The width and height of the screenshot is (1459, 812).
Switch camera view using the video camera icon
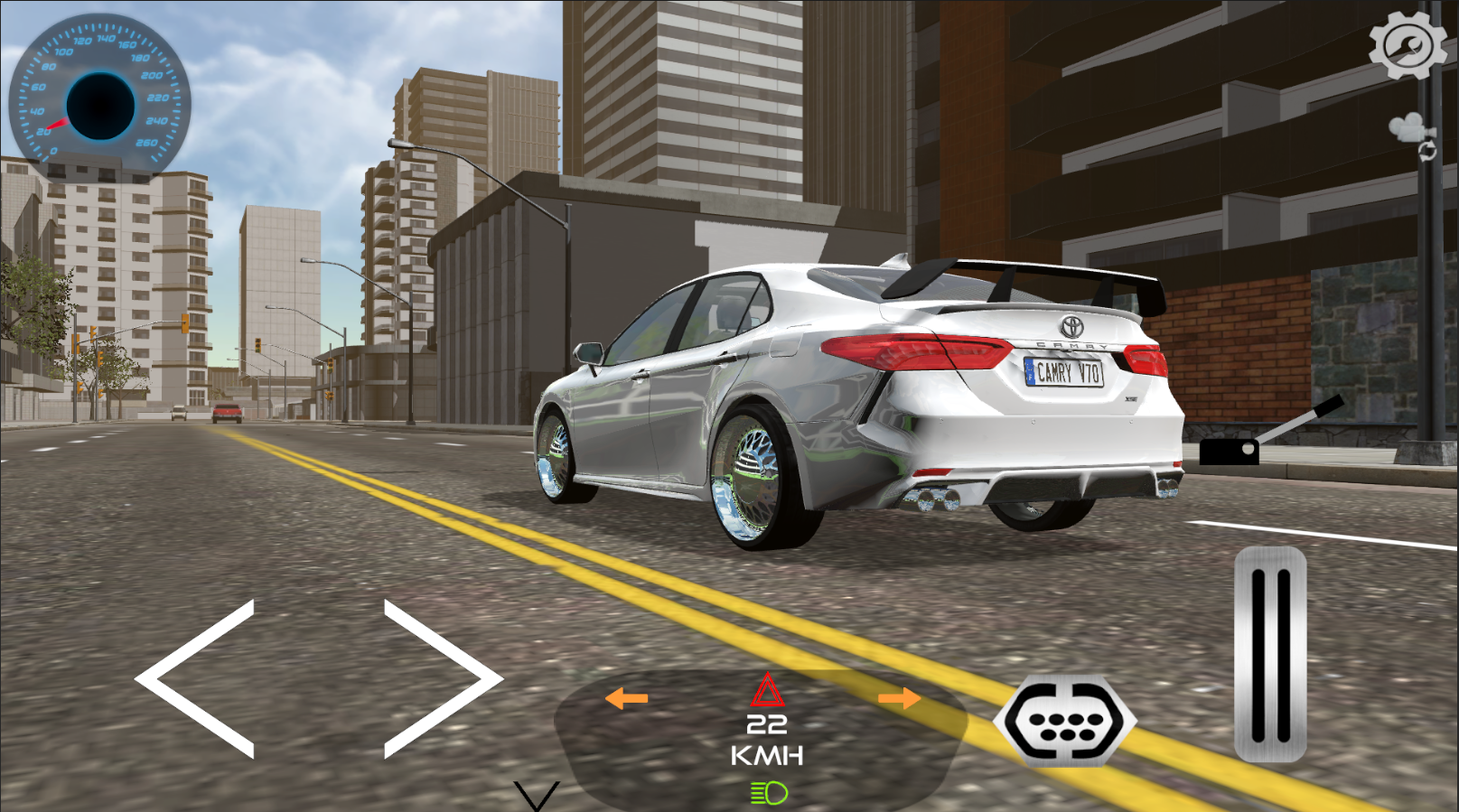1409,126
